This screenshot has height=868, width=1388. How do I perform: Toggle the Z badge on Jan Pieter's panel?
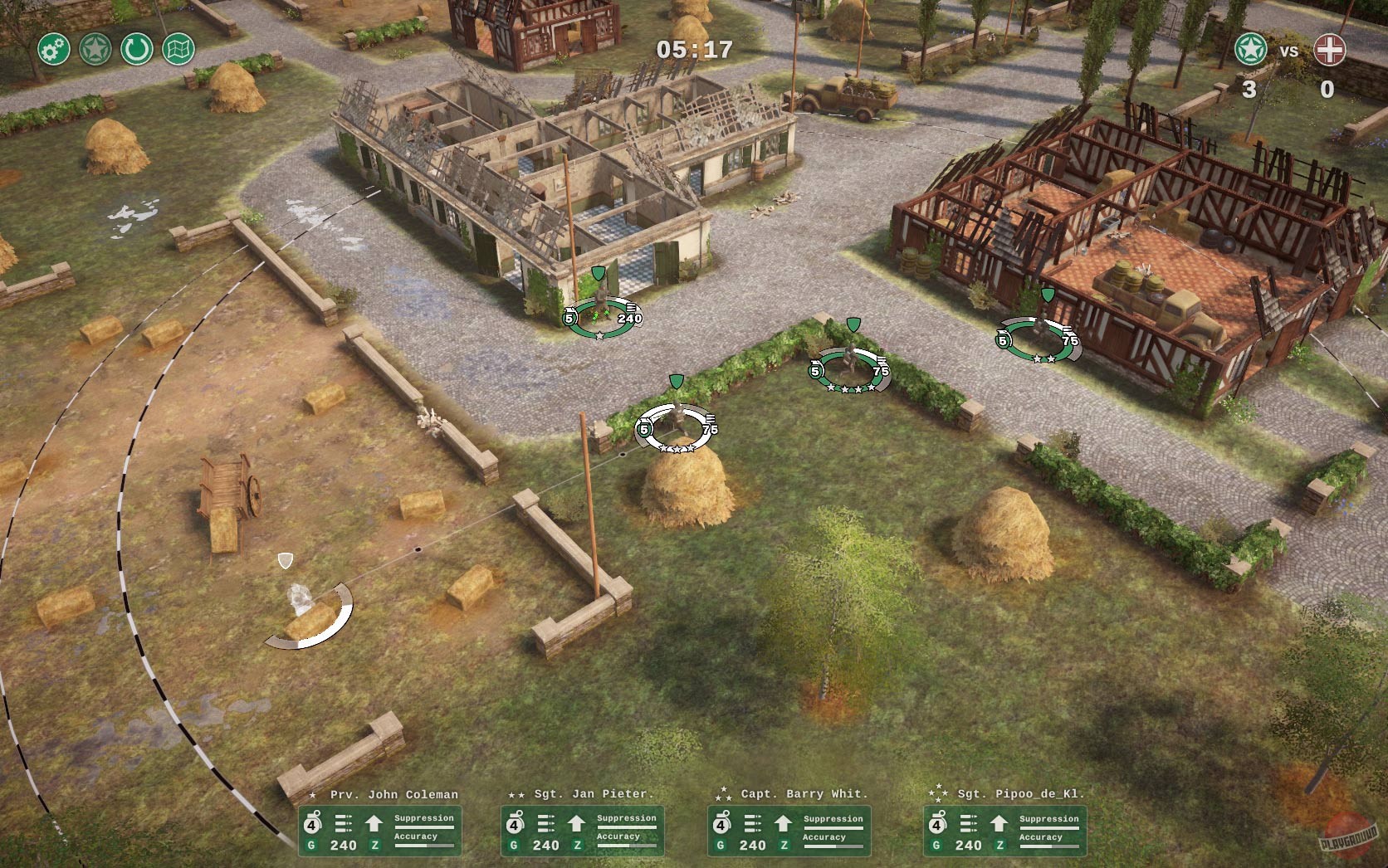(576, 845)
